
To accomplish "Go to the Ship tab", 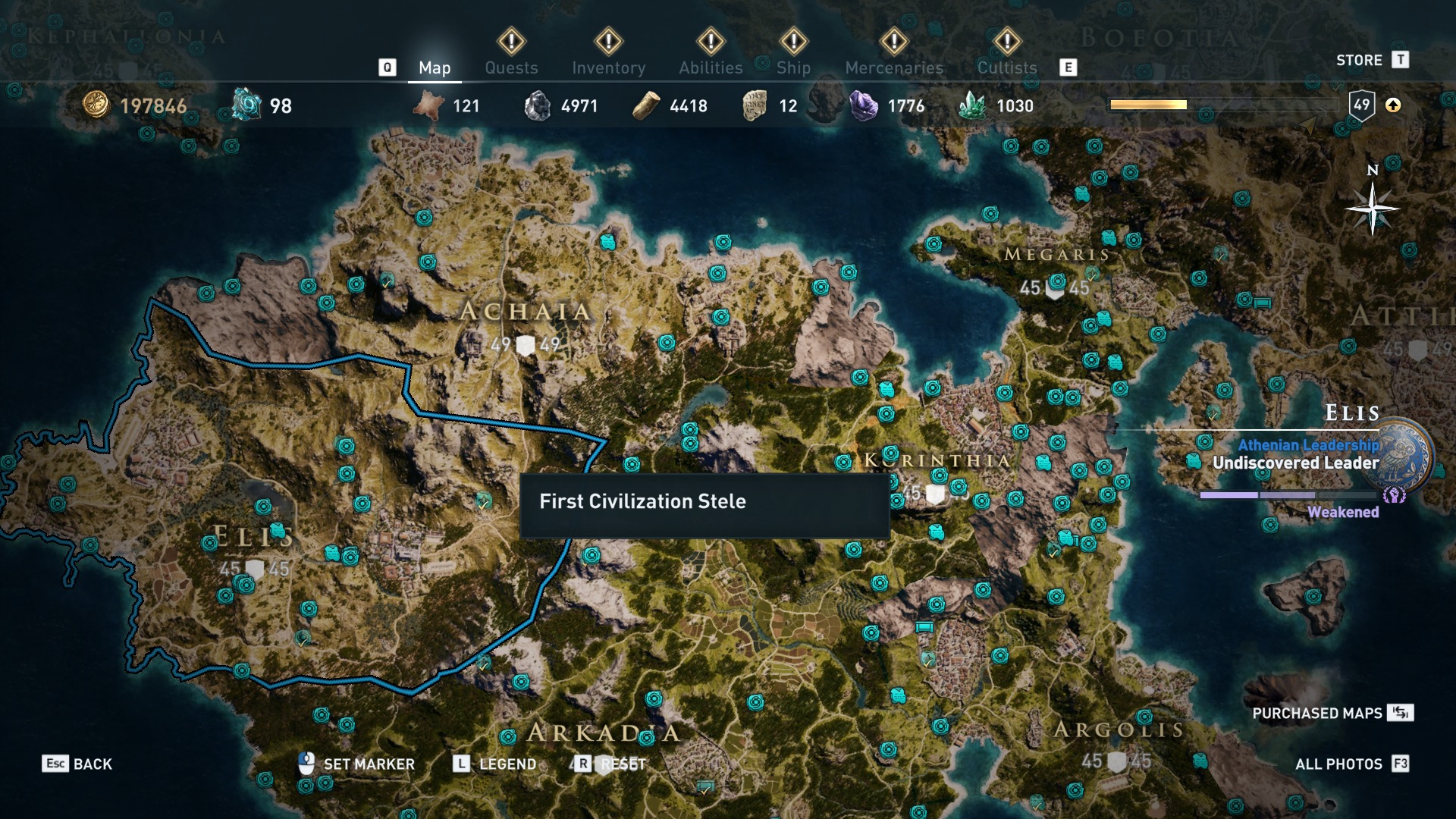I will tap(793, 67).
